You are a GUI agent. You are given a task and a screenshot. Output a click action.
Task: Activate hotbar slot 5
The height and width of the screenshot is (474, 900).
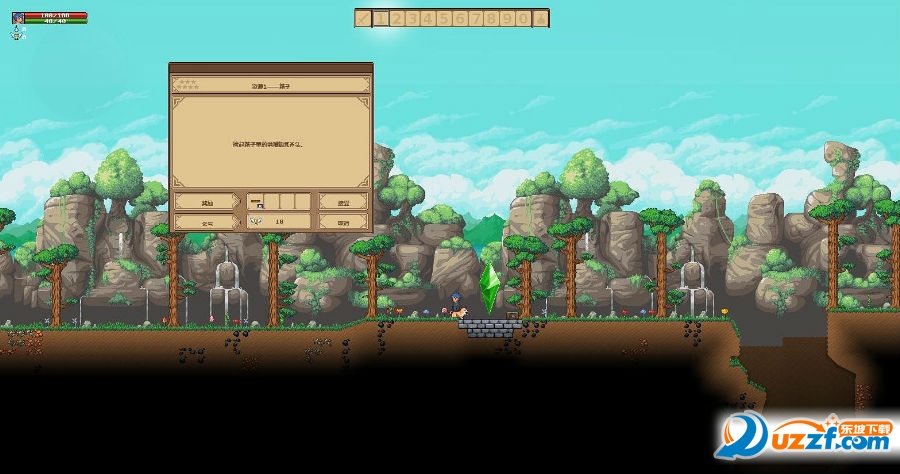444,17
